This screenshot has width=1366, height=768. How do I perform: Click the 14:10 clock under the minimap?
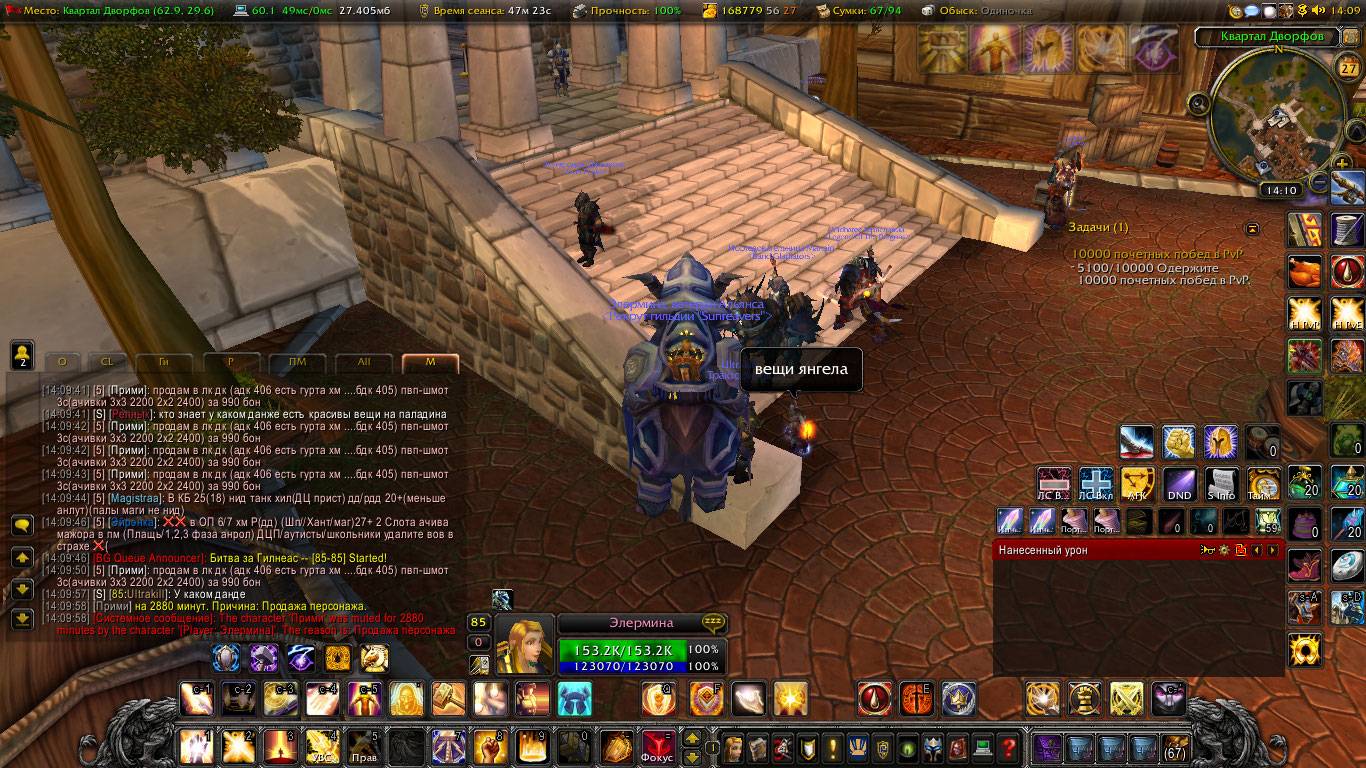(1280, 190)
